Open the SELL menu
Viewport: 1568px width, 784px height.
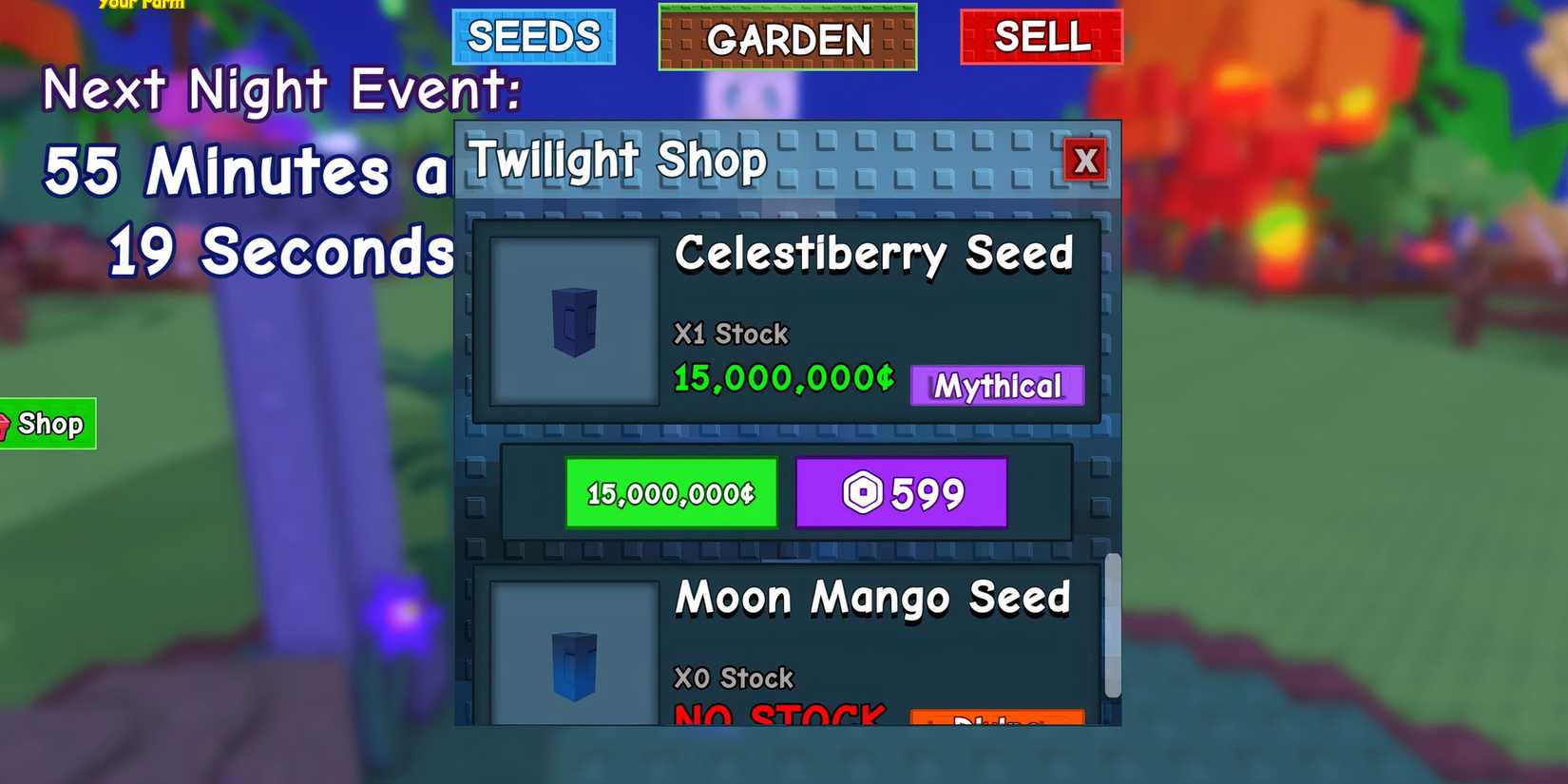pyautogui.click(x=1041, y=38)
